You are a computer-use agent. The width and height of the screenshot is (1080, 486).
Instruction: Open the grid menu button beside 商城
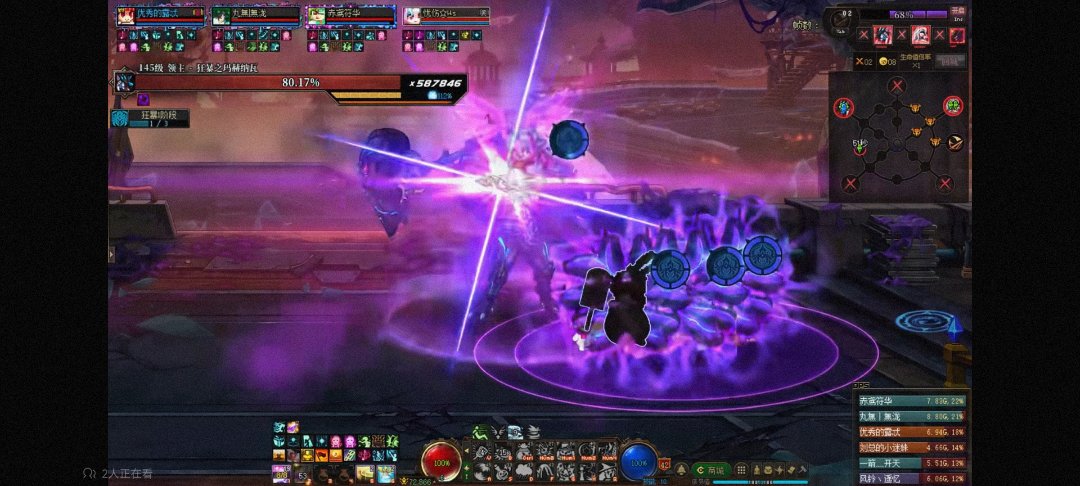(x=739, y=469)
